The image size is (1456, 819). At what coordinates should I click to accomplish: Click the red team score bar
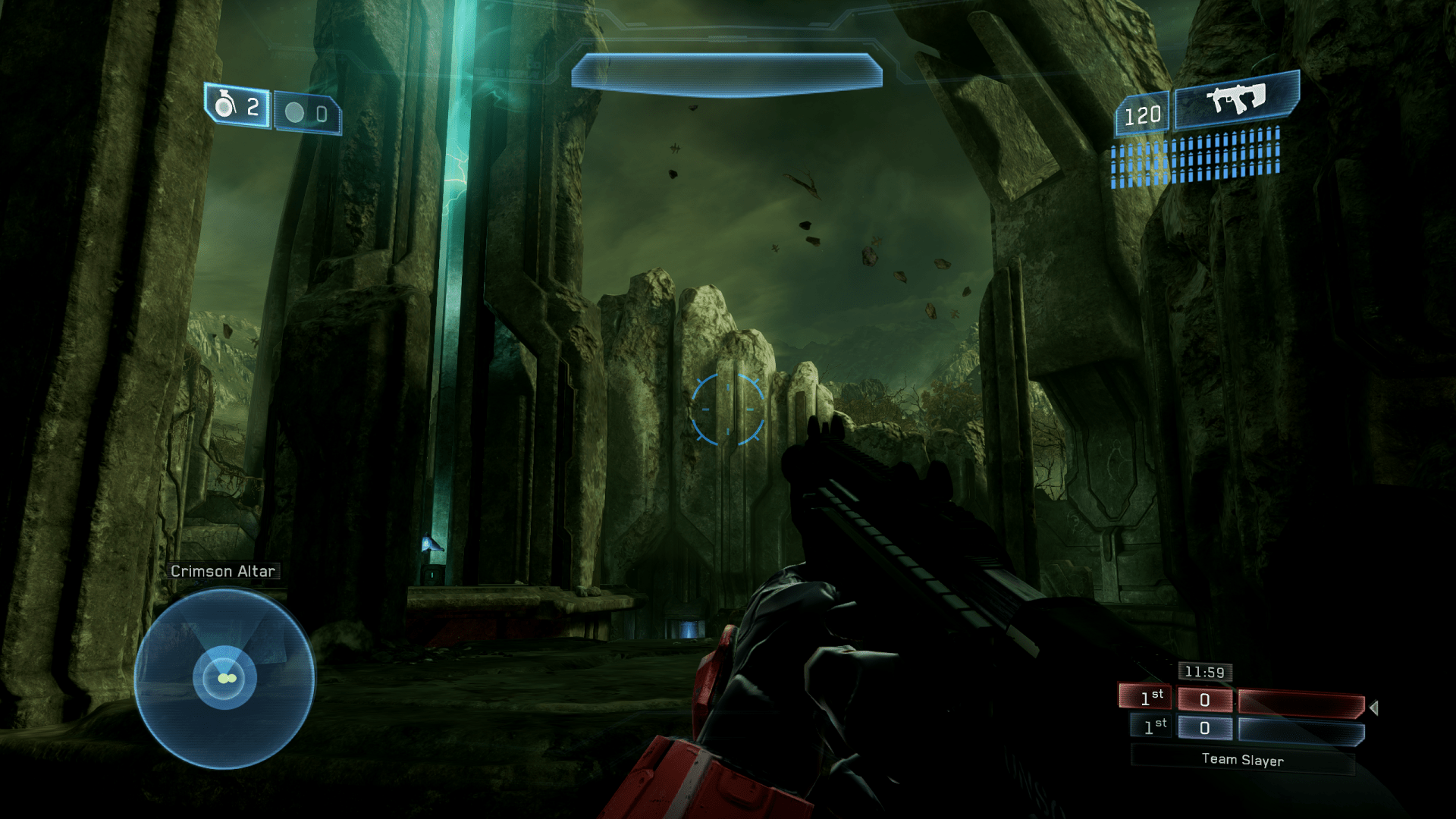click(1301, 704)
